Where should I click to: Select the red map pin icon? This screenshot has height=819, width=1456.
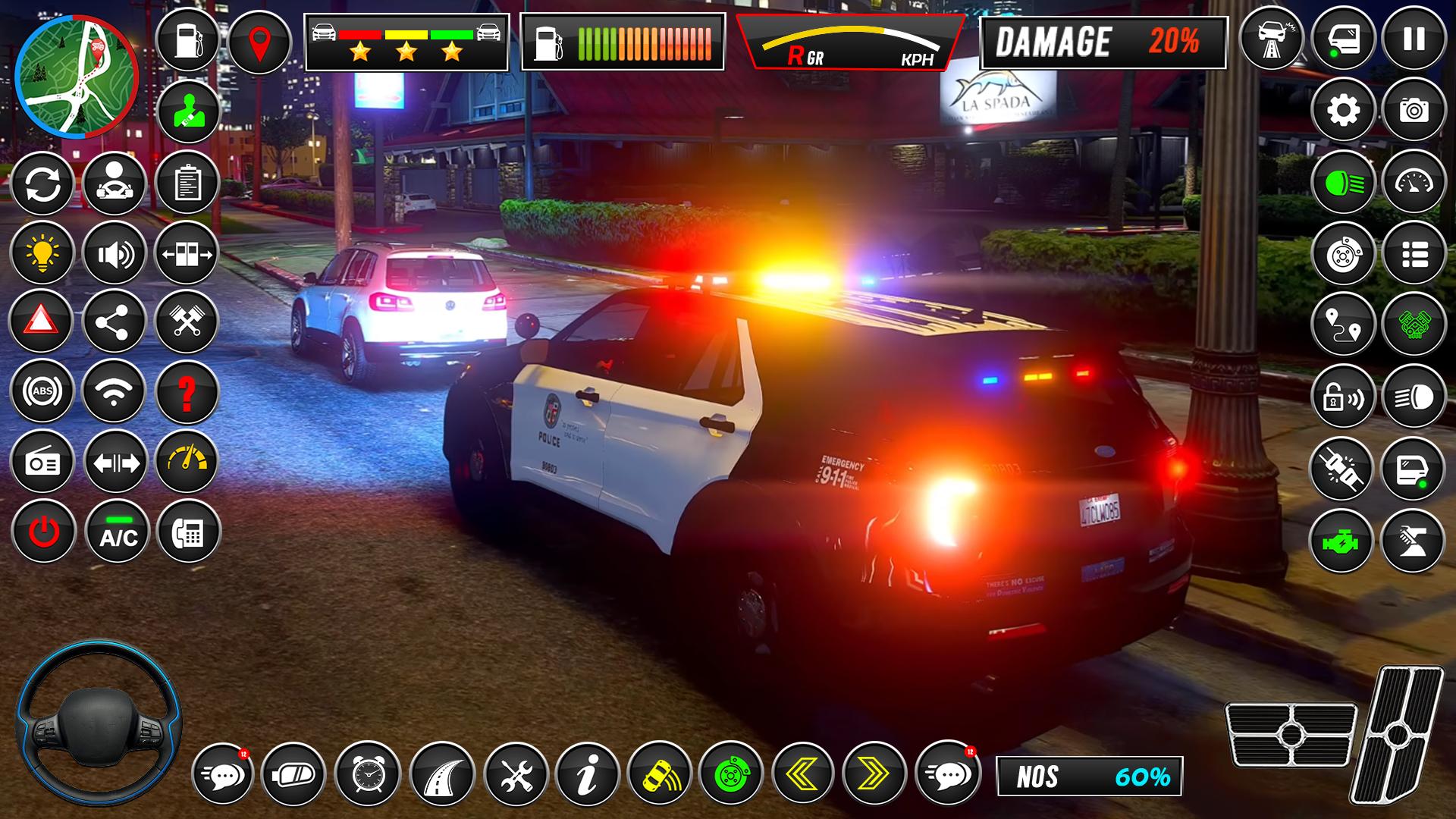pos(259,42)
